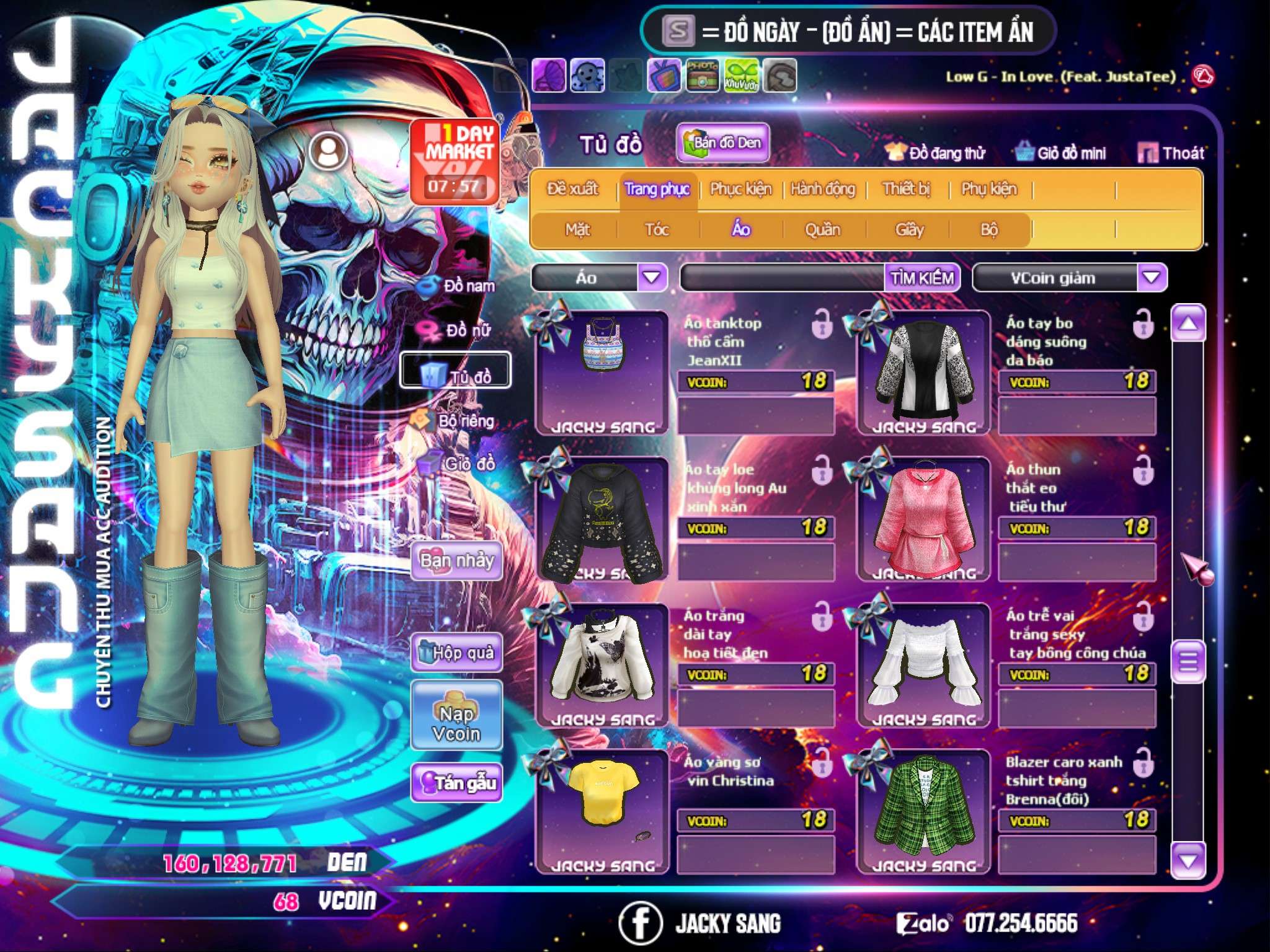Screen dimensions: 1270x952
Task: Open the 1 Day Market banner
Action: pyautogui.click(x=455, y=161)
